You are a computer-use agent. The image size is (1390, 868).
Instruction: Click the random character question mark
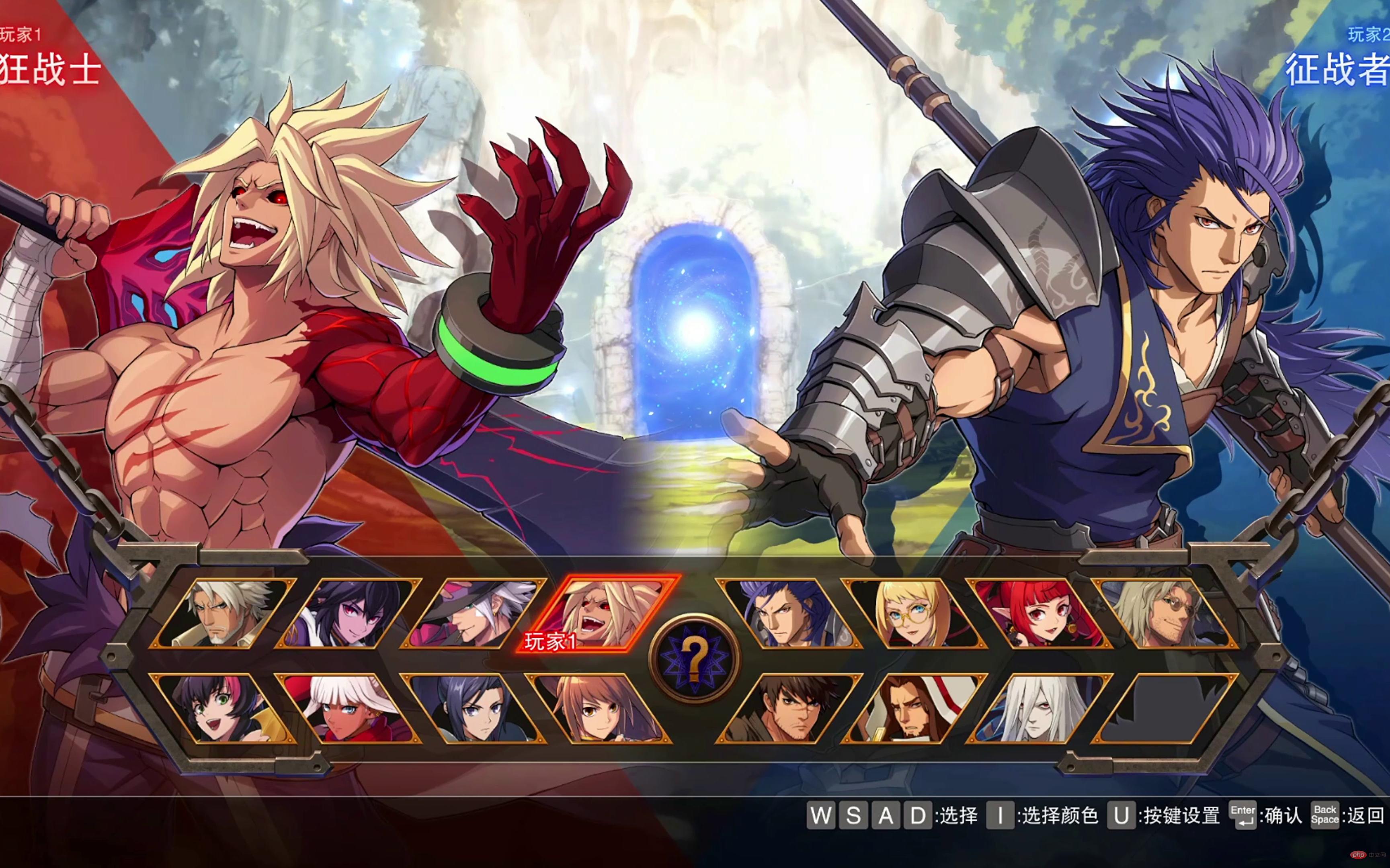click(x=695, y=659)
